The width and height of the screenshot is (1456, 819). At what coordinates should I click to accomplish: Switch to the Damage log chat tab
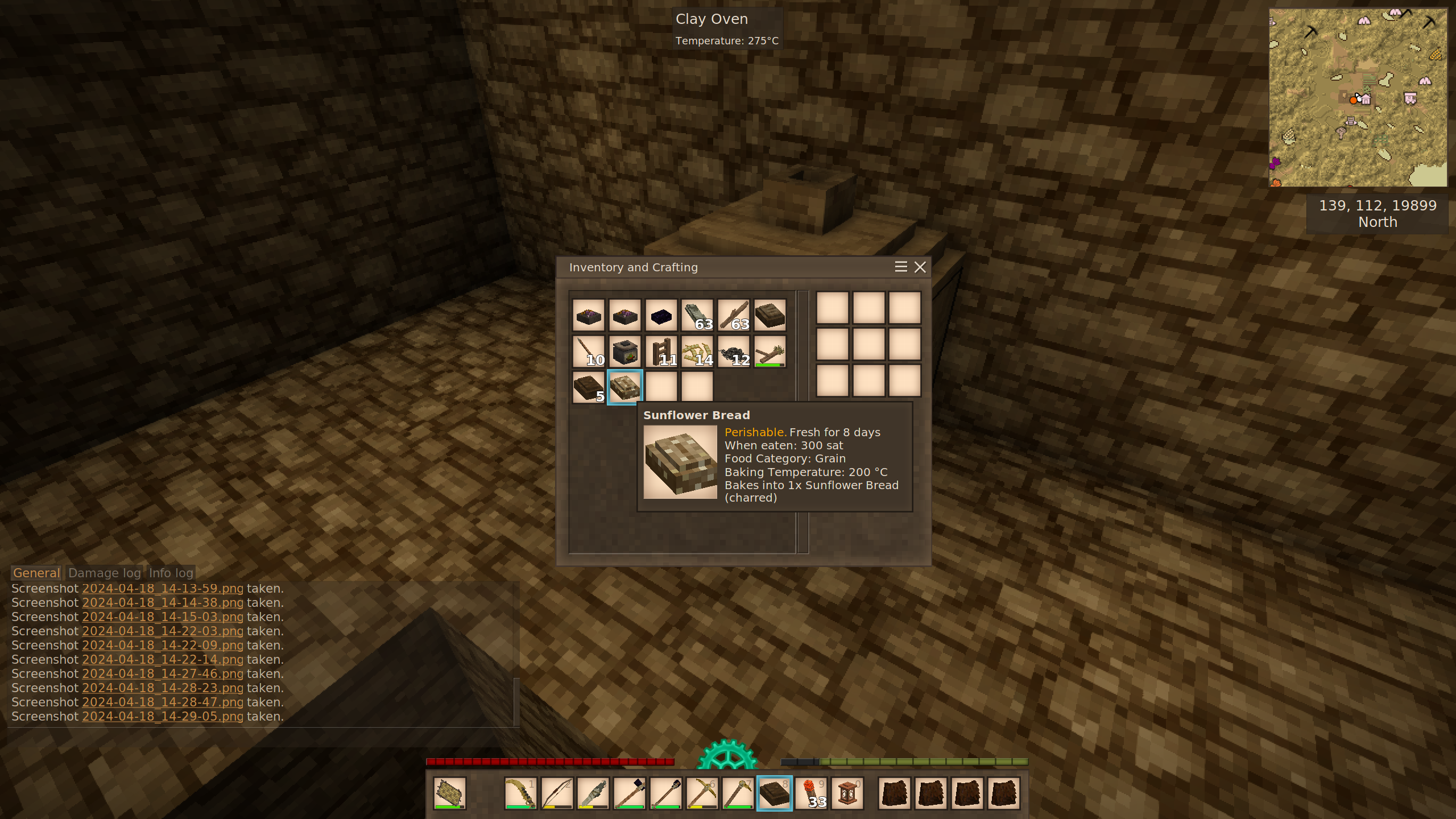(104, 573)
